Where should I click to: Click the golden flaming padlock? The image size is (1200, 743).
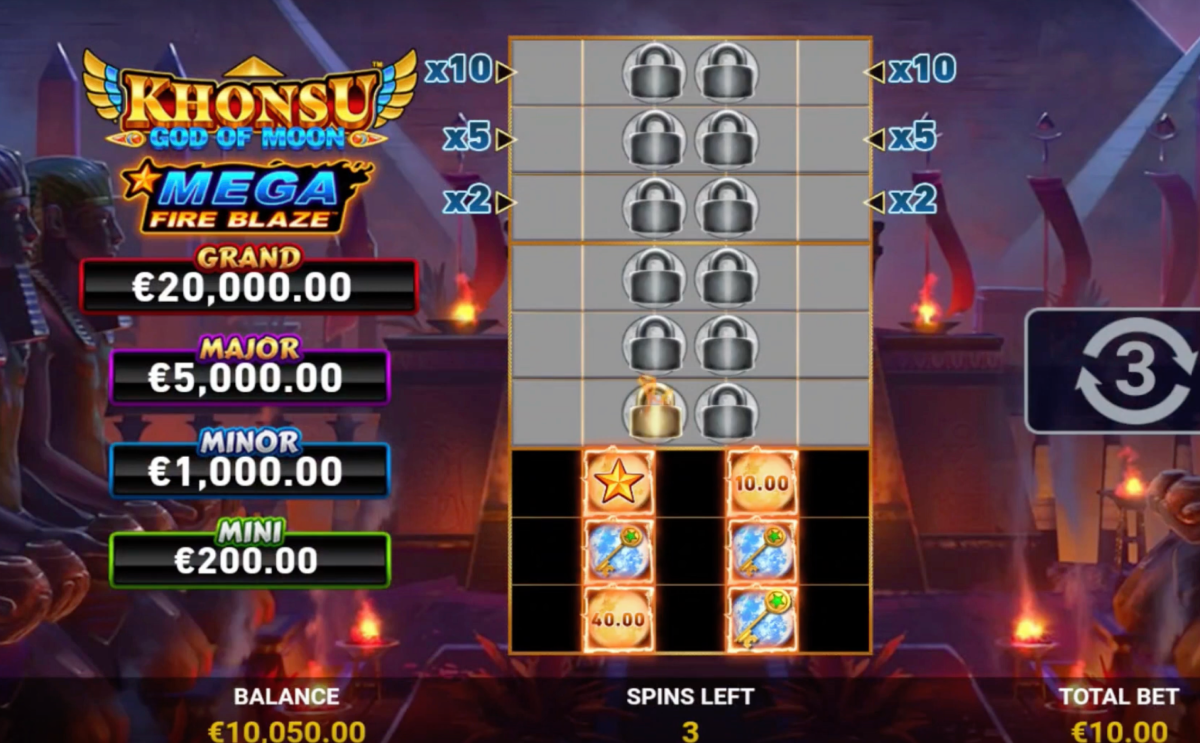(653, 411)
